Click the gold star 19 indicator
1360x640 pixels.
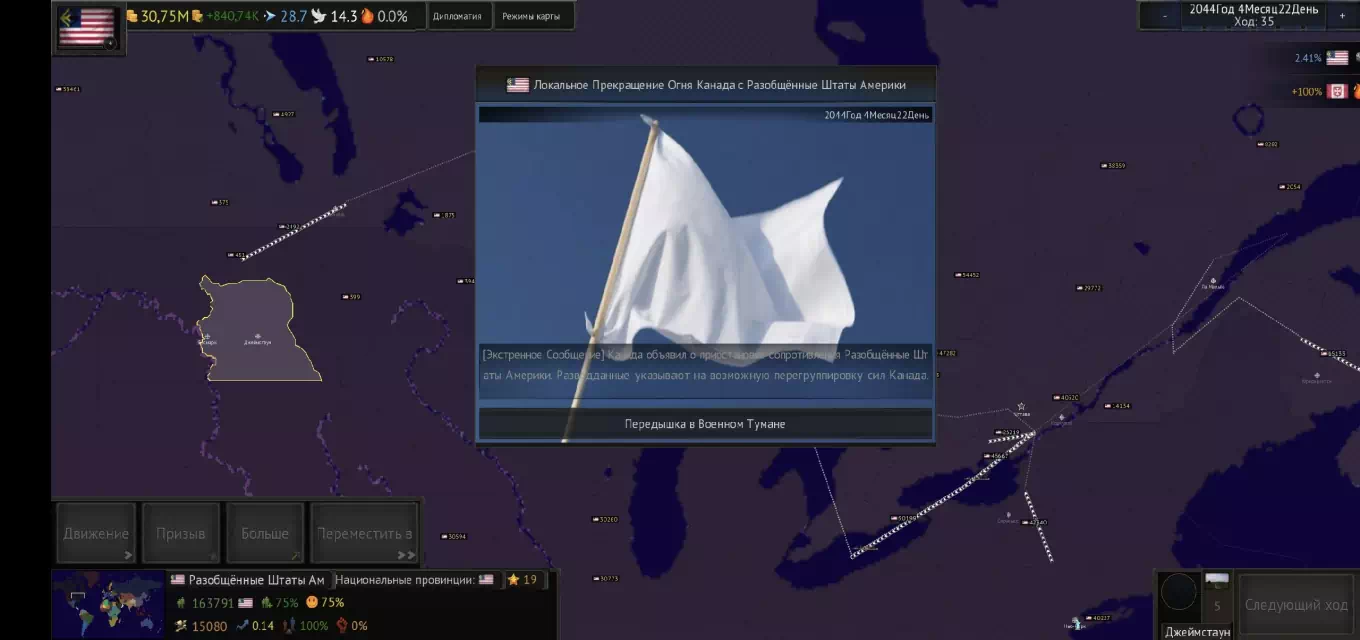(x=522, y=580)
